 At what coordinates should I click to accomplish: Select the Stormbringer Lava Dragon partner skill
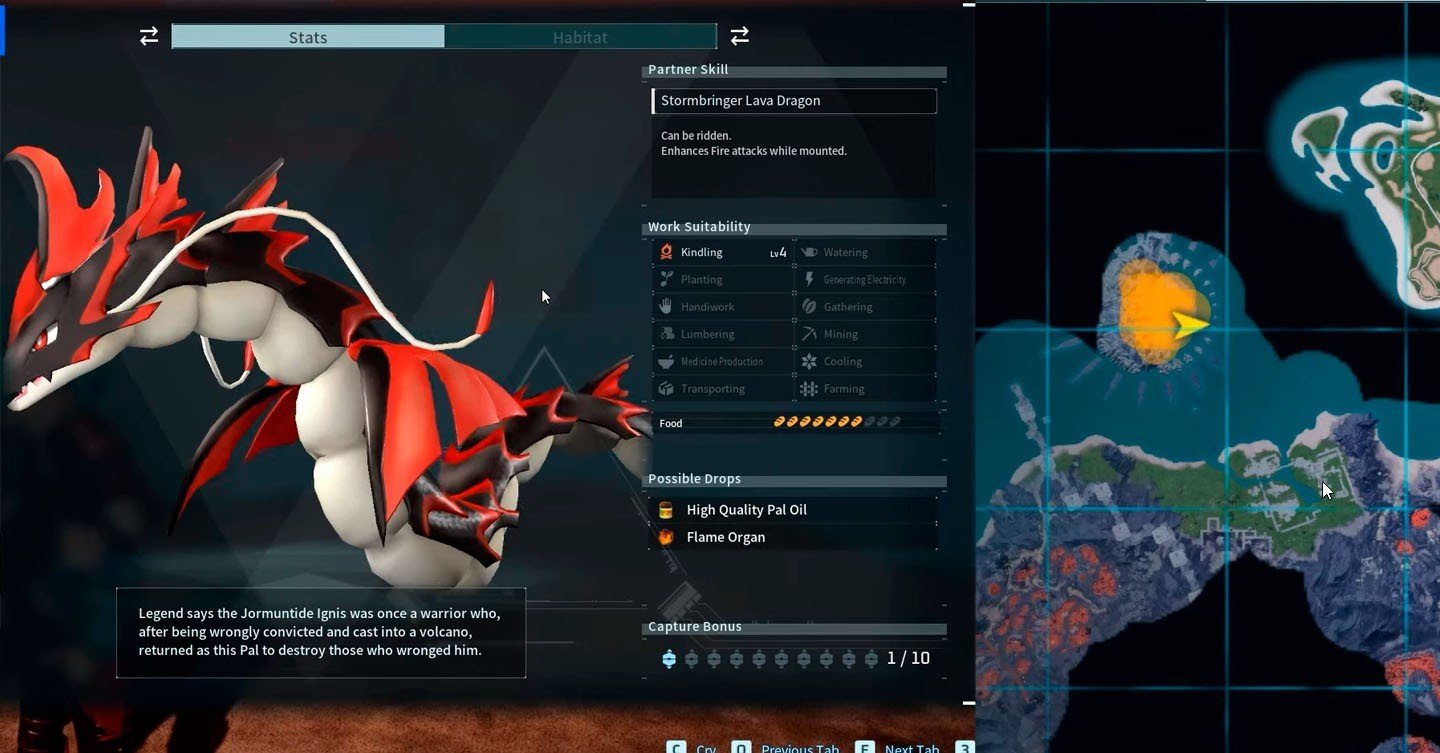[x=794, y=101]
